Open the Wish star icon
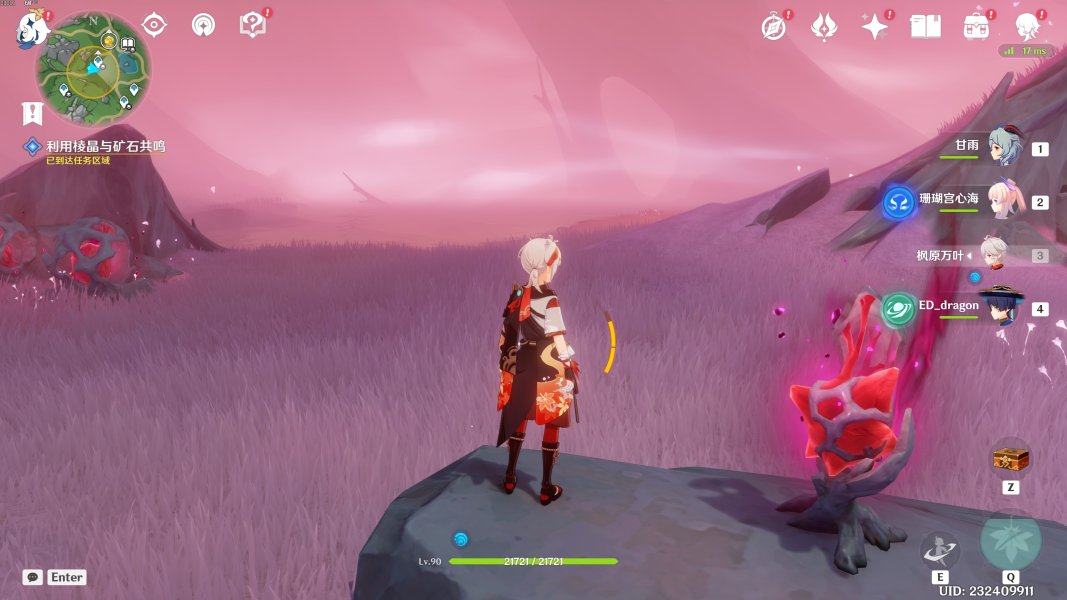 (x=823, y=27)
